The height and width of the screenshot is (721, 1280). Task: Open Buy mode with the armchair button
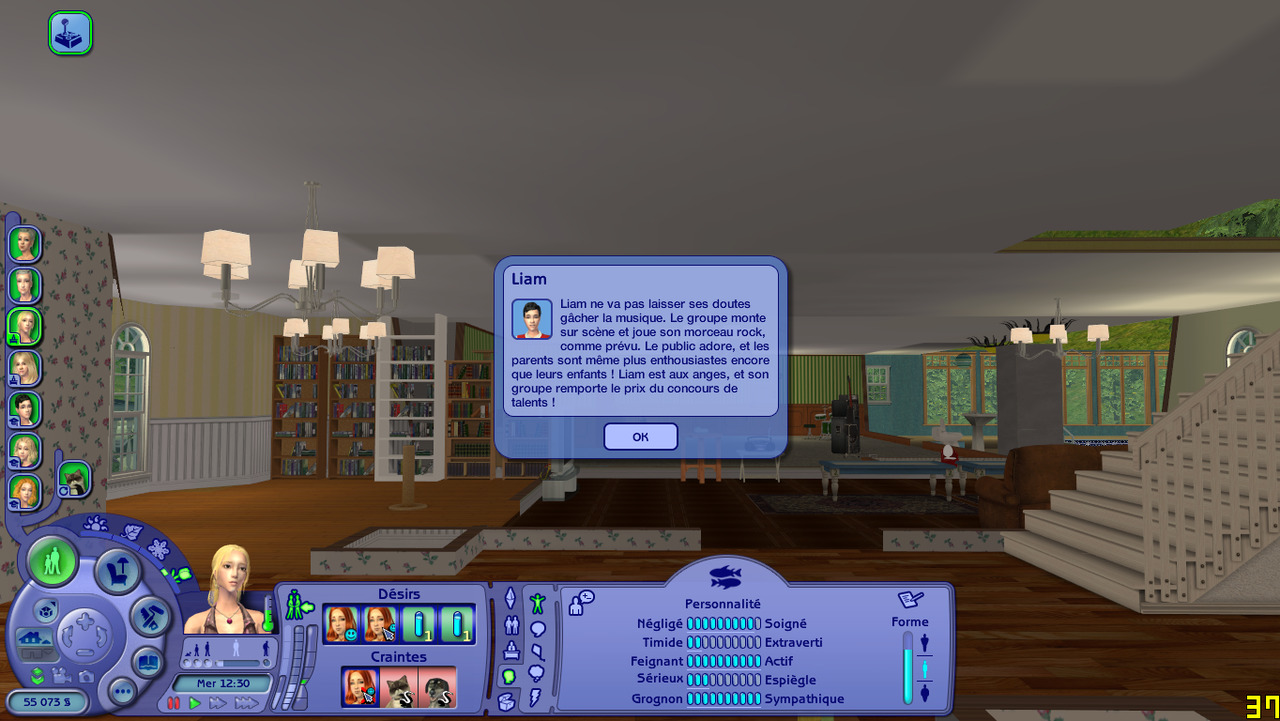click(117, 572)
